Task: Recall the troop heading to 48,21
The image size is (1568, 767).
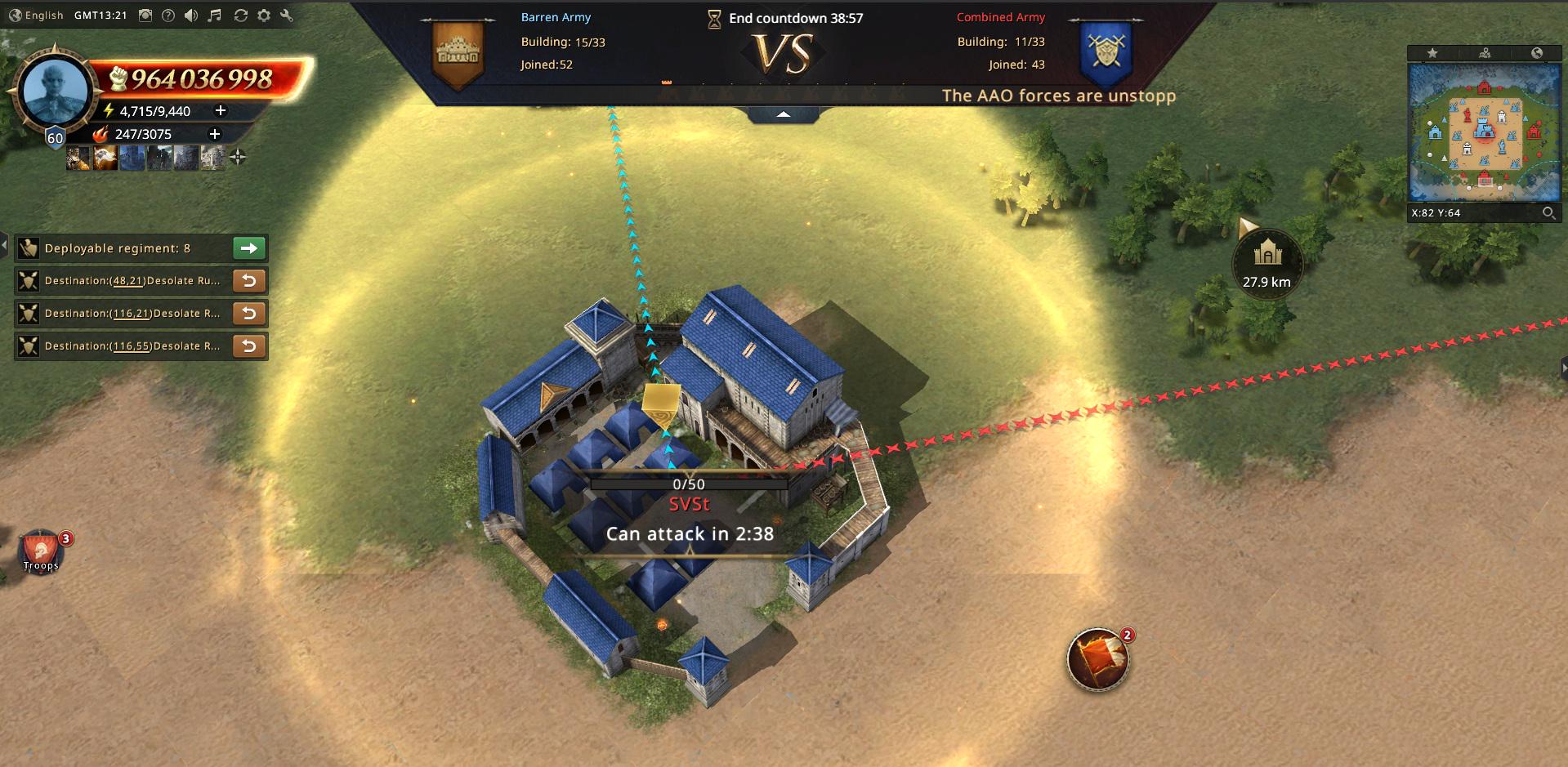Action: (249, 281)
